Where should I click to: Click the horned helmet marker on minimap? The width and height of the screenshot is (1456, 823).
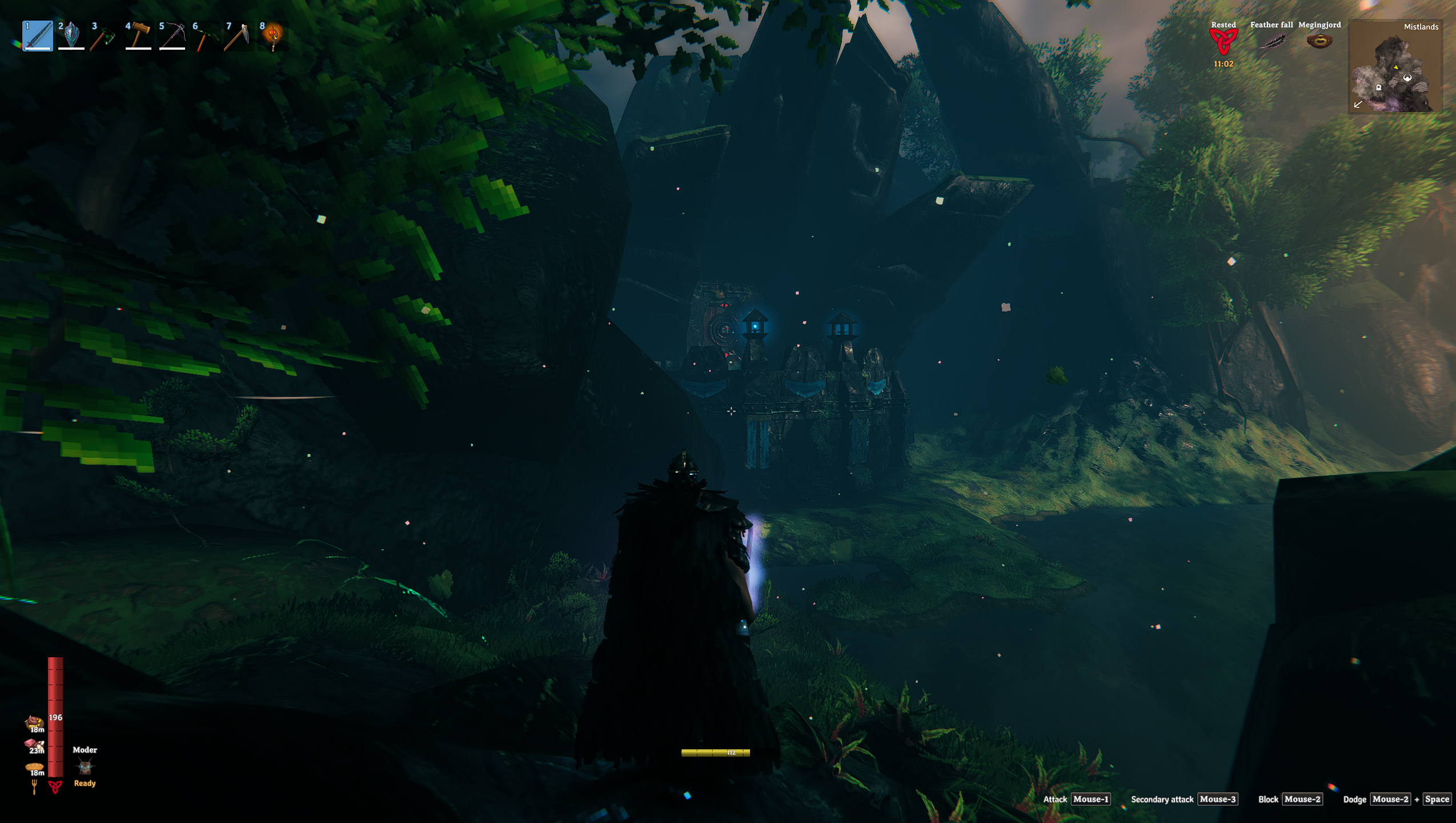point(1407,78)
